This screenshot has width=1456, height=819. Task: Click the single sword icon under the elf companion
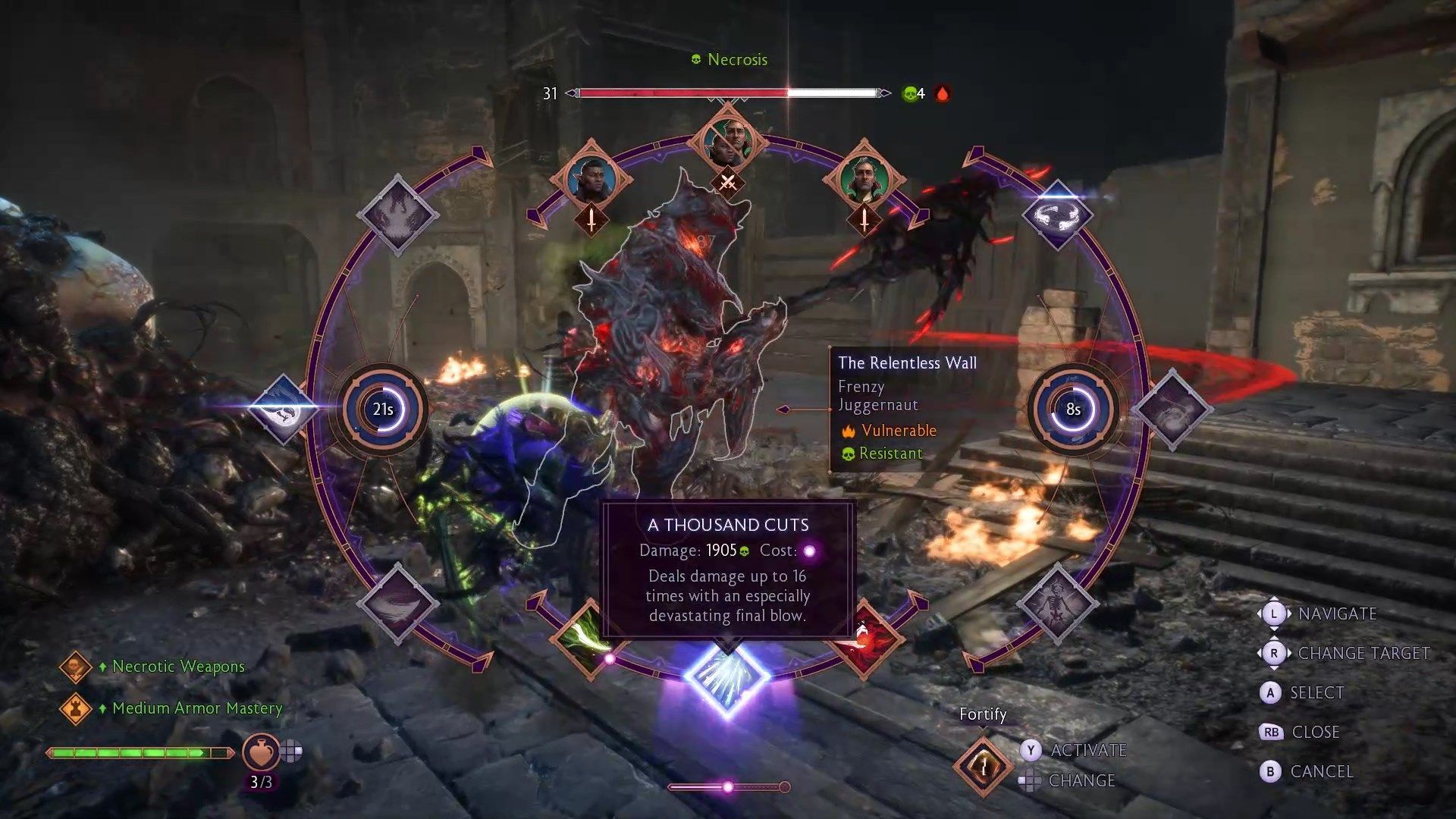click(591, 221)
